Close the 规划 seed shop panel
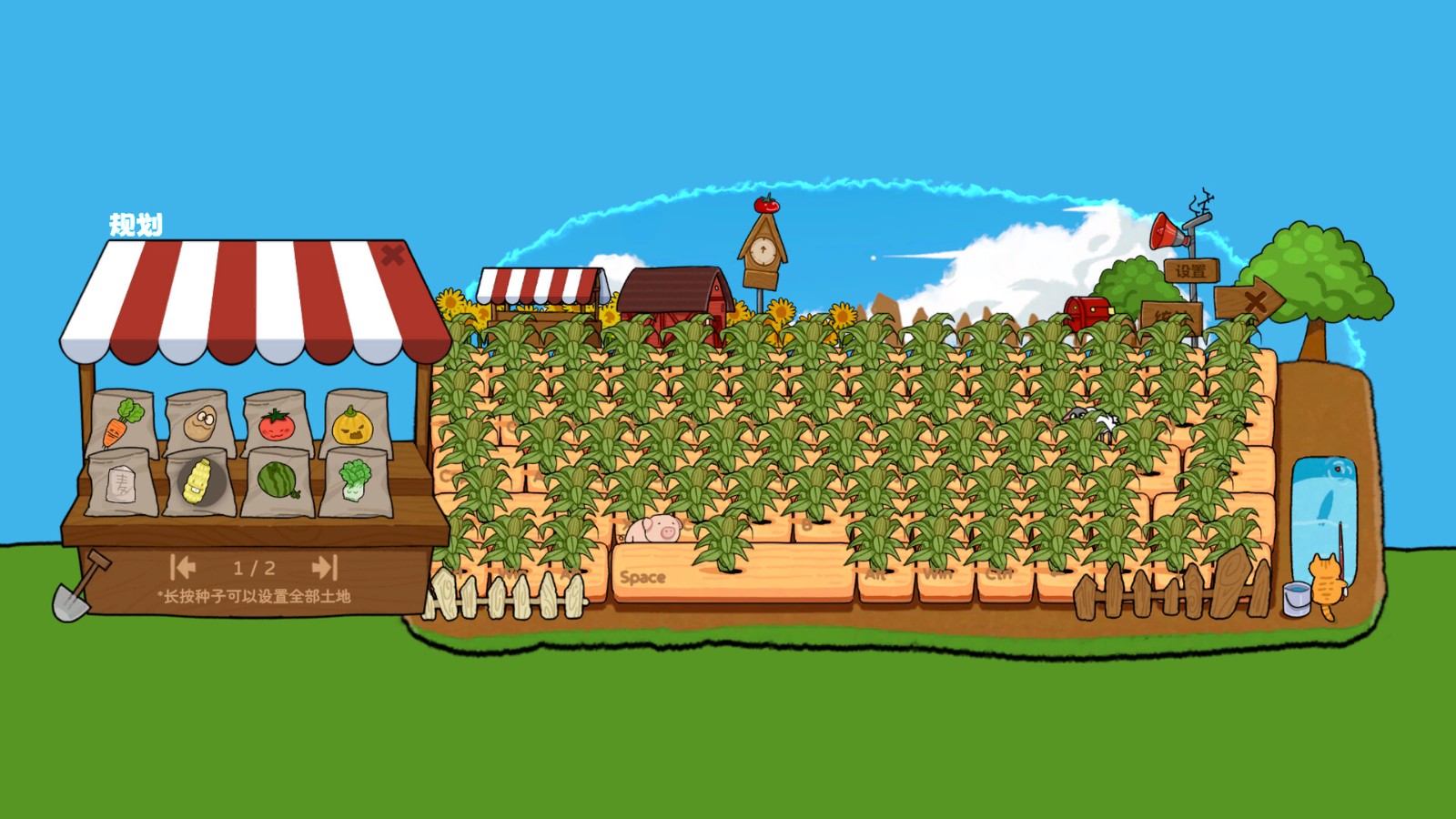 tap(391, 255)
